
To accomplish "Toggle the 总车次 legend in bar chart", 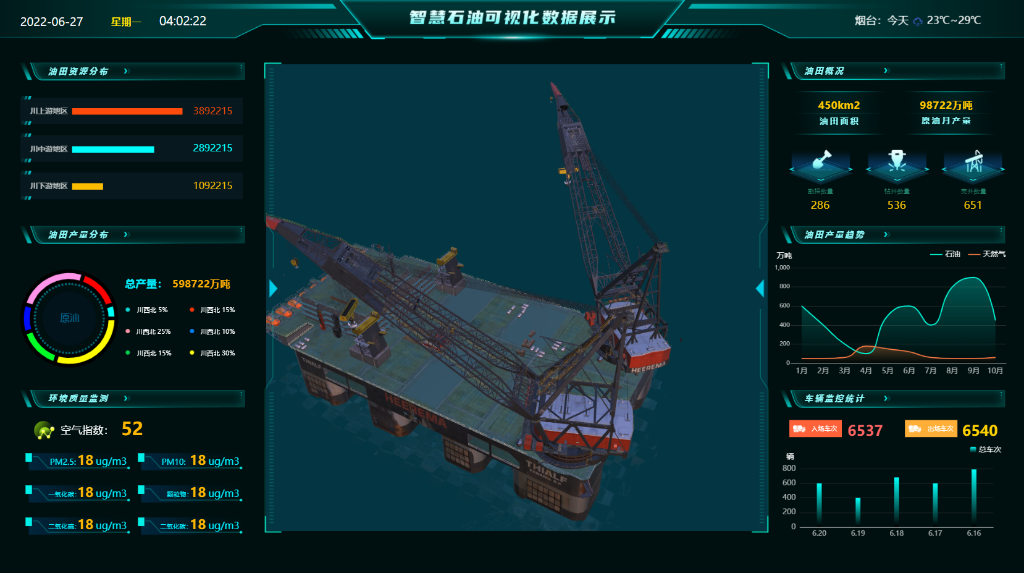I will [984, 450].
